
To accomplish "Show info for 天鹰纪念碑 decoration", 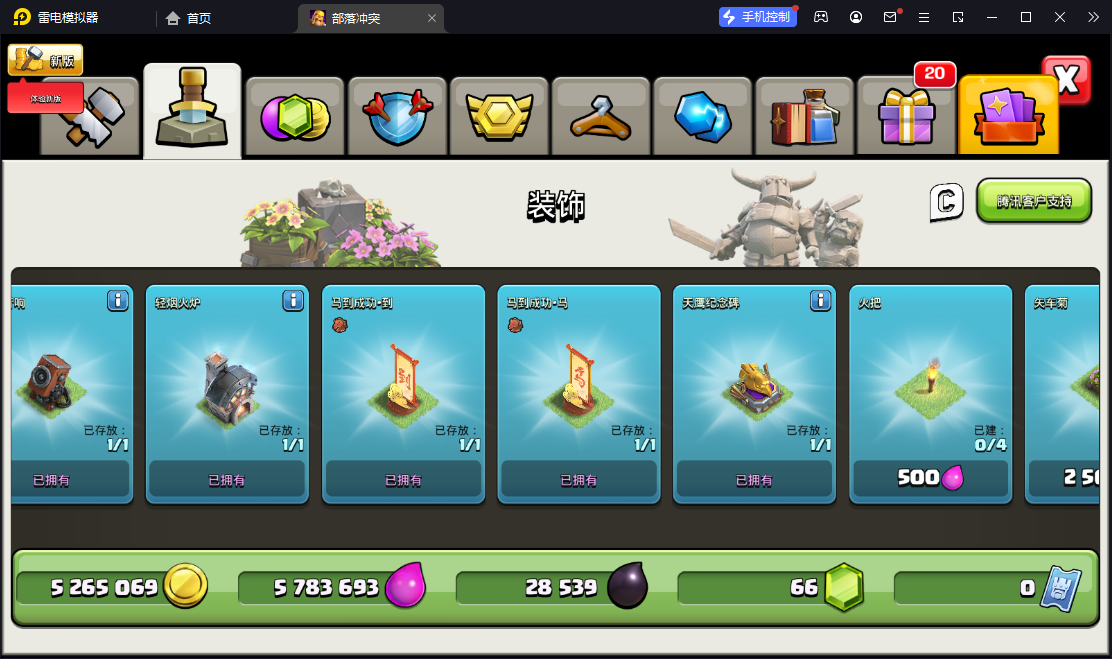I will pos(820,300).
